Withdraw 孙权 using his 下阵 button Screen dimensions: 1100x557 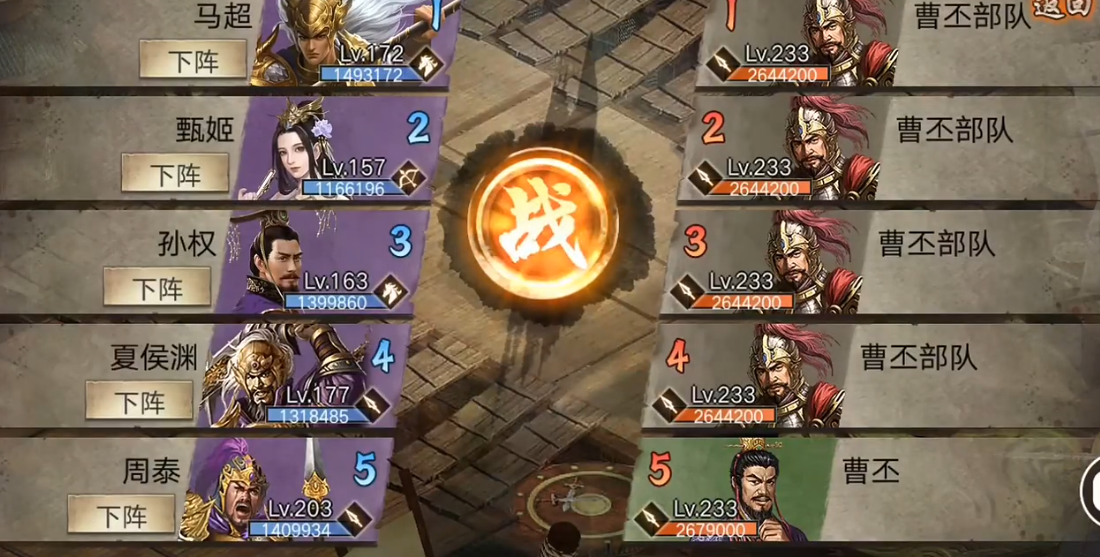click(157, 288)
